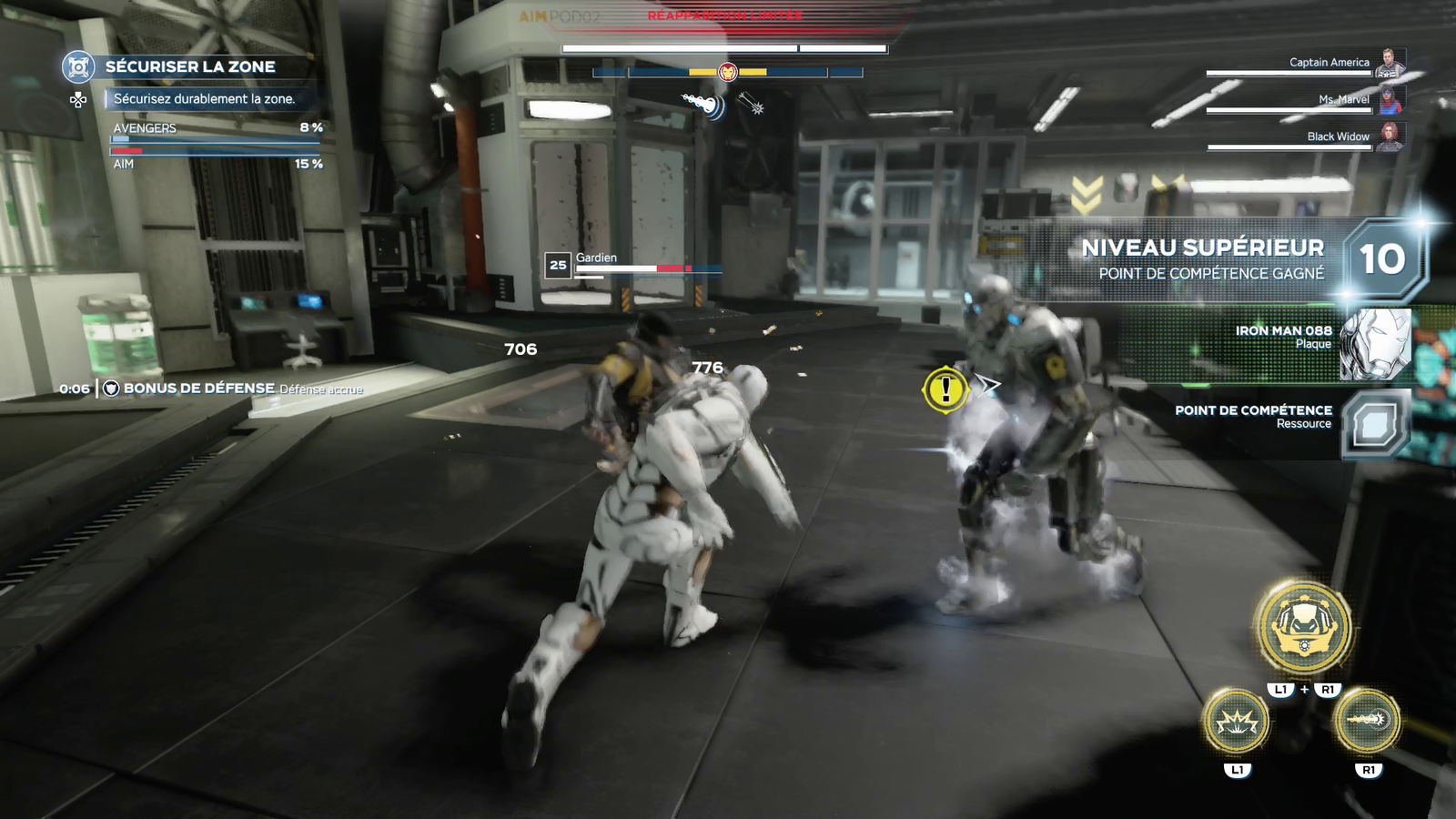
Task: Use the beam support heroic ability
Action: click(x=1367, y=721)
